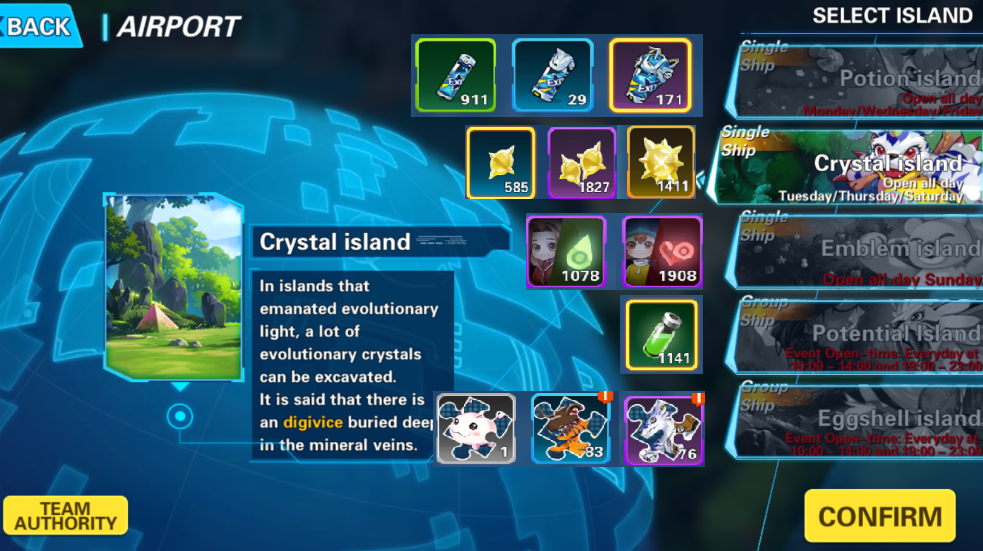Select the green potion bottle showing 1141

coord(661,334)
